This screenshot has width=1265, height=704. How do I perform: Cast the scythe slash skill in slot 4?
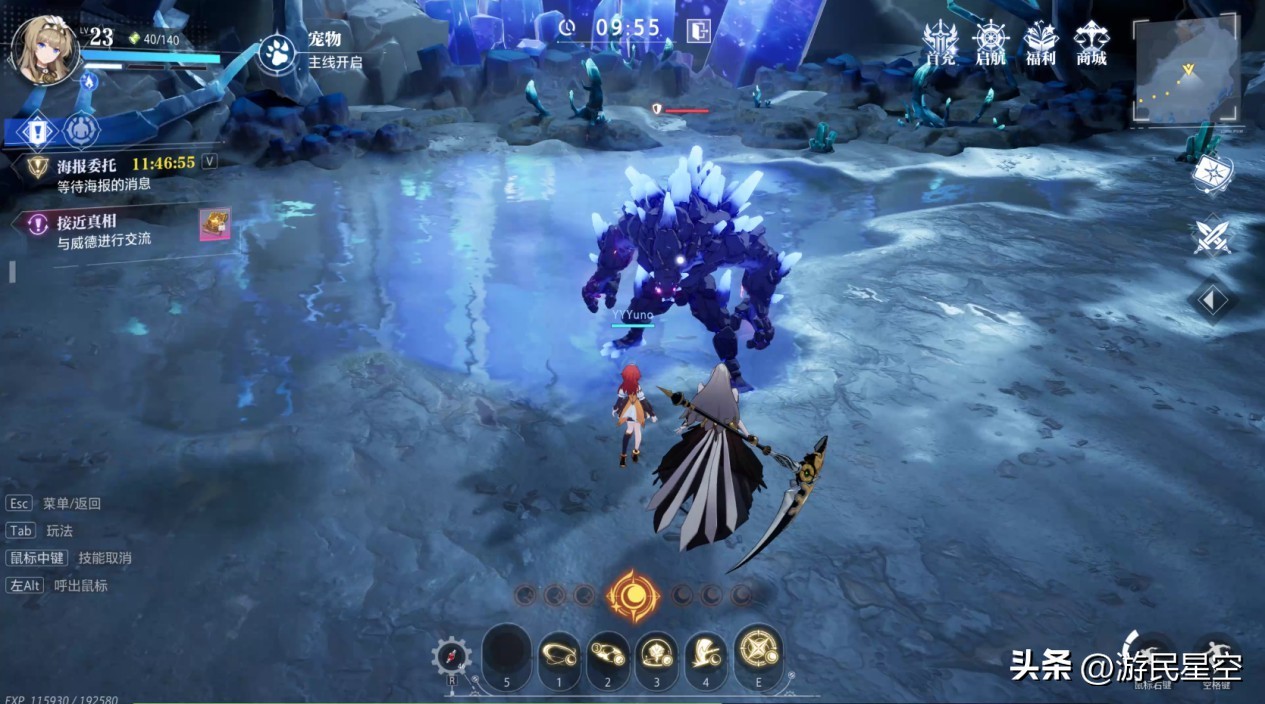click(706, 655)
